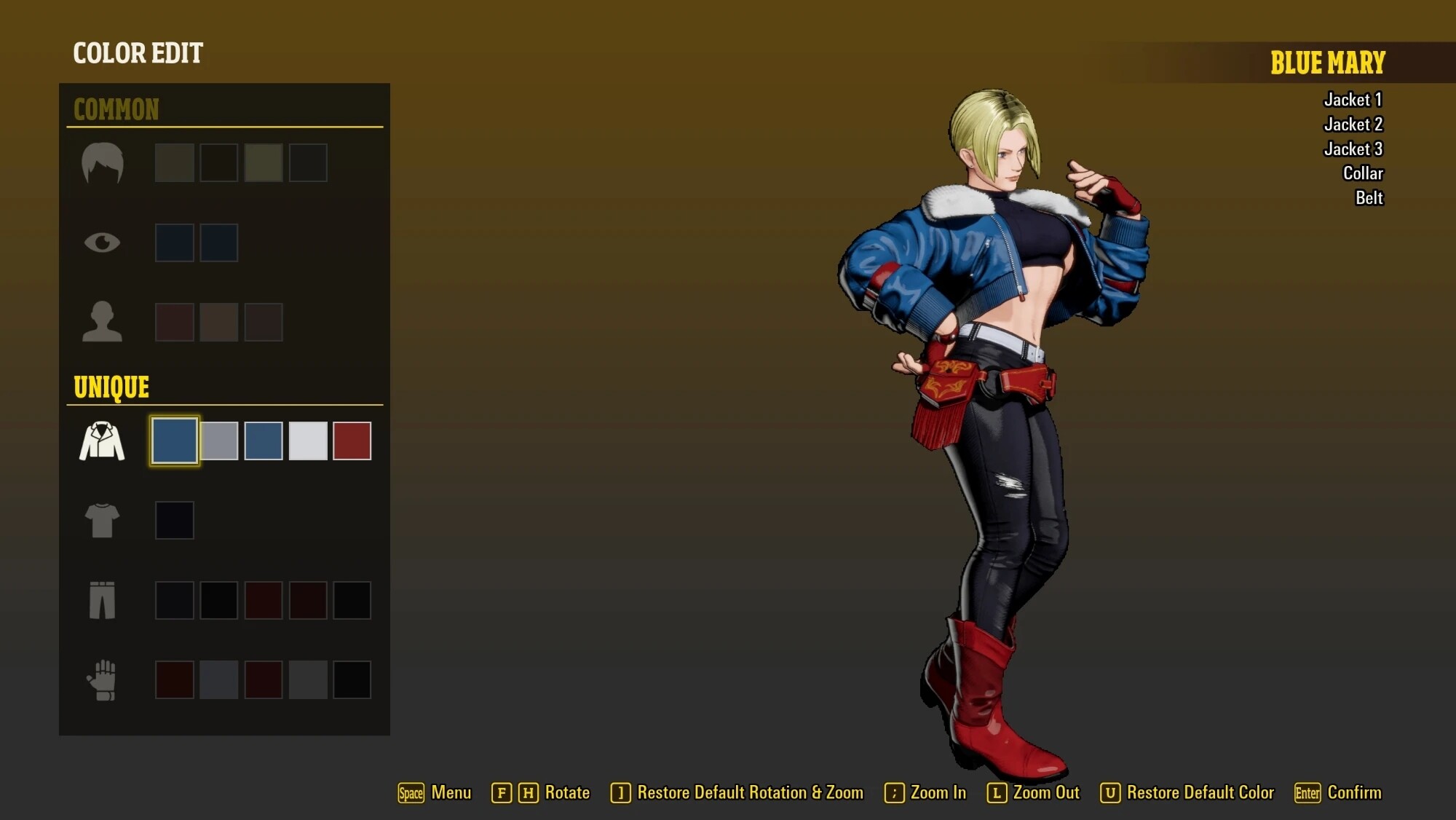Select the glove category icon
Viewport: 1456px width, 820px height.
click(x=102, y=680)
